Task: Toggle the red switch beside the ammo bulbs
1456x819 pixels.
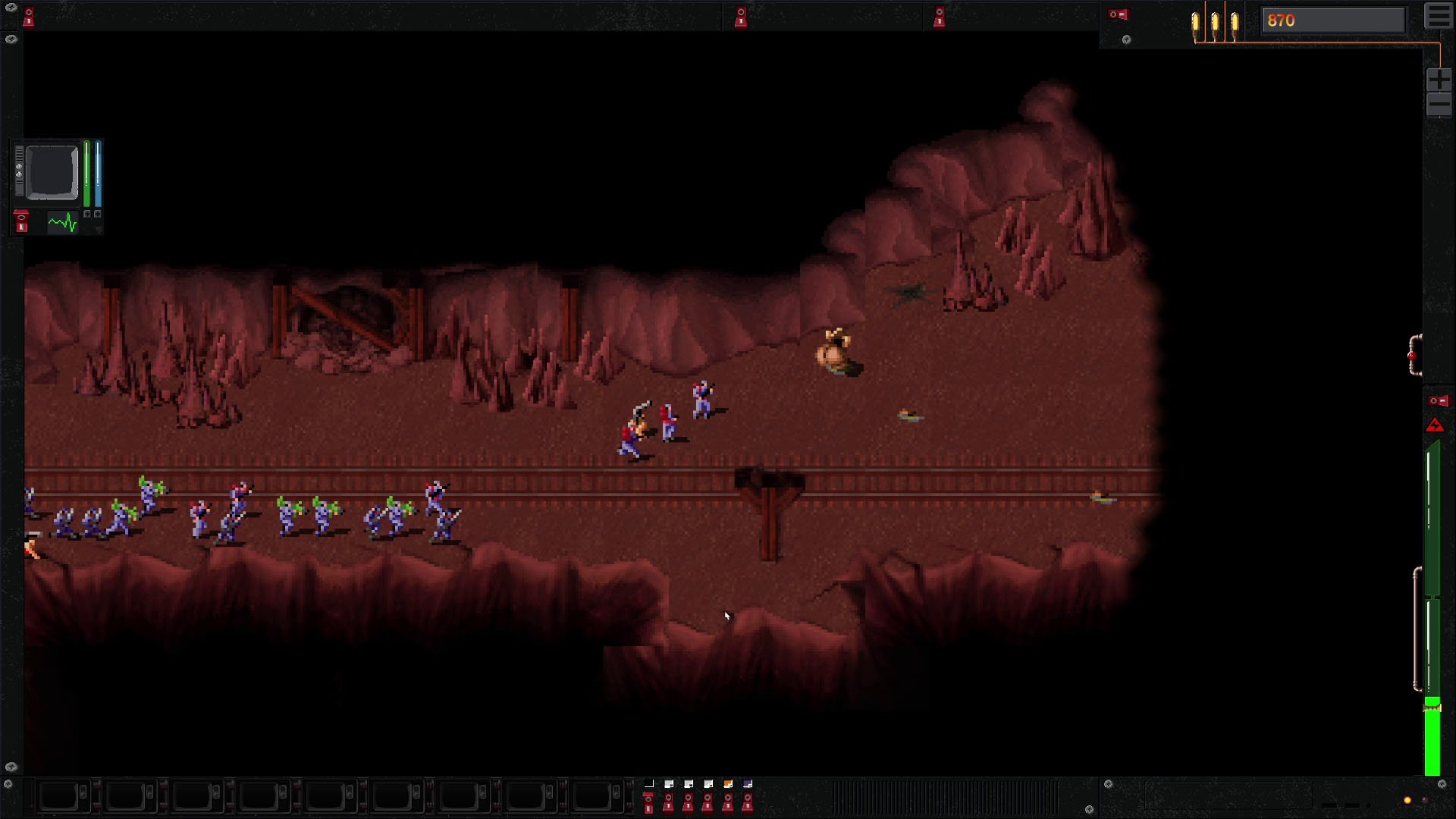Action: coord(1119,14)
